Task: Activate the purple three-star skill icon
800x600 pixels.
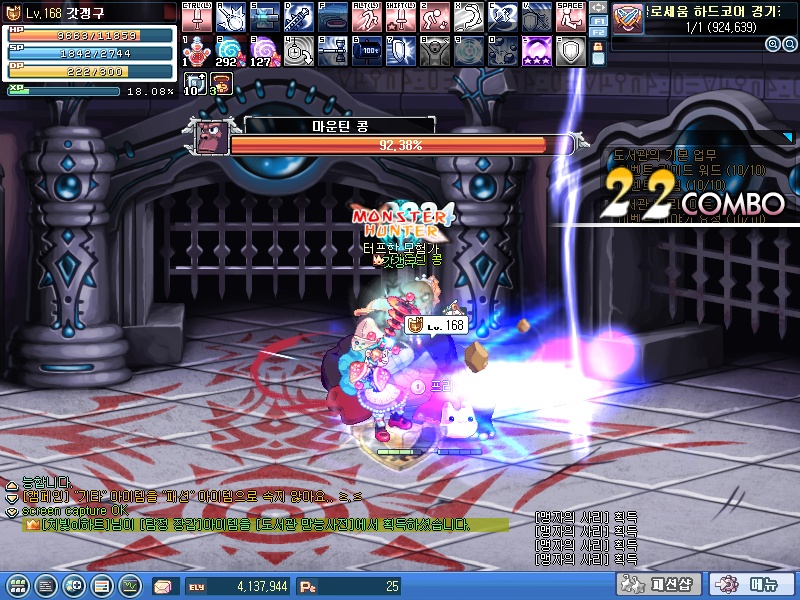Action: 536,51
